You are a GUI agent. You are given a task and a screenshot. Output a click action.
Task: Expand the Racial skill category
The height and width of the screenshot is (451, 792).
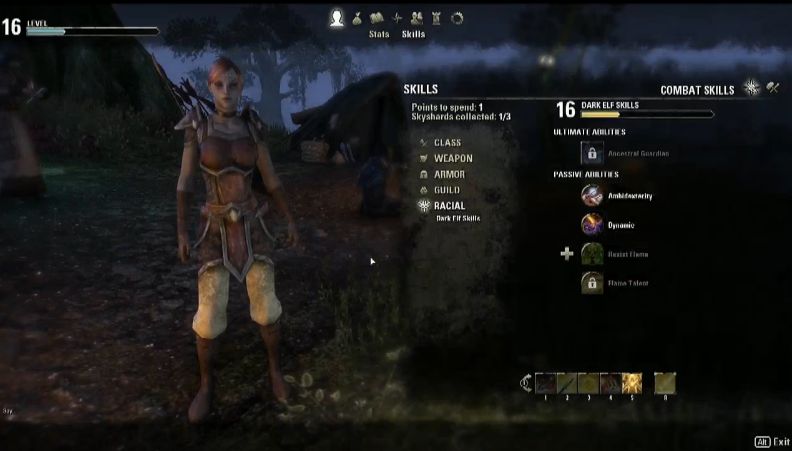449,206
